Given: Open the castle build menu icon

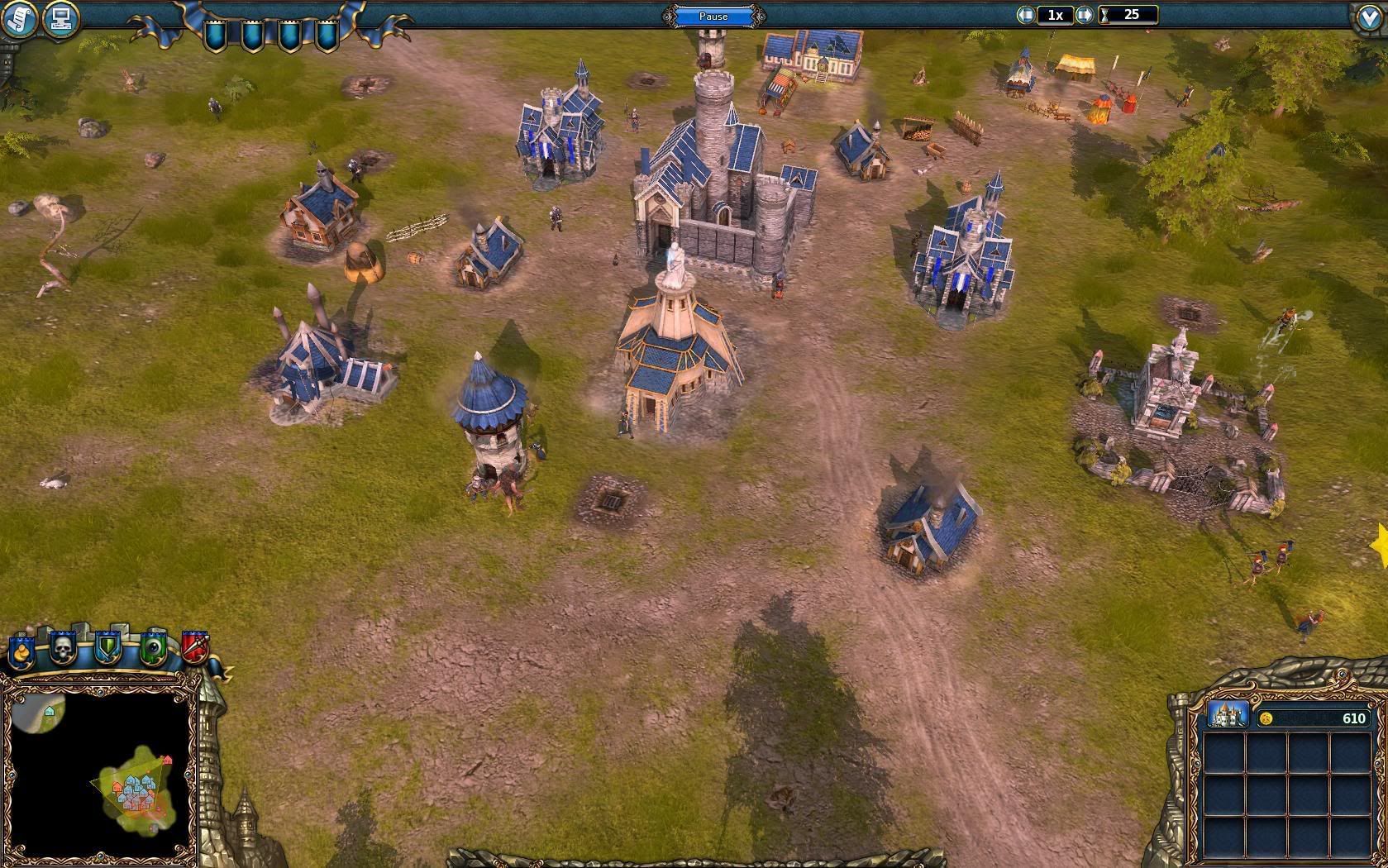Looking at the screenshot, I should 1228,715.
